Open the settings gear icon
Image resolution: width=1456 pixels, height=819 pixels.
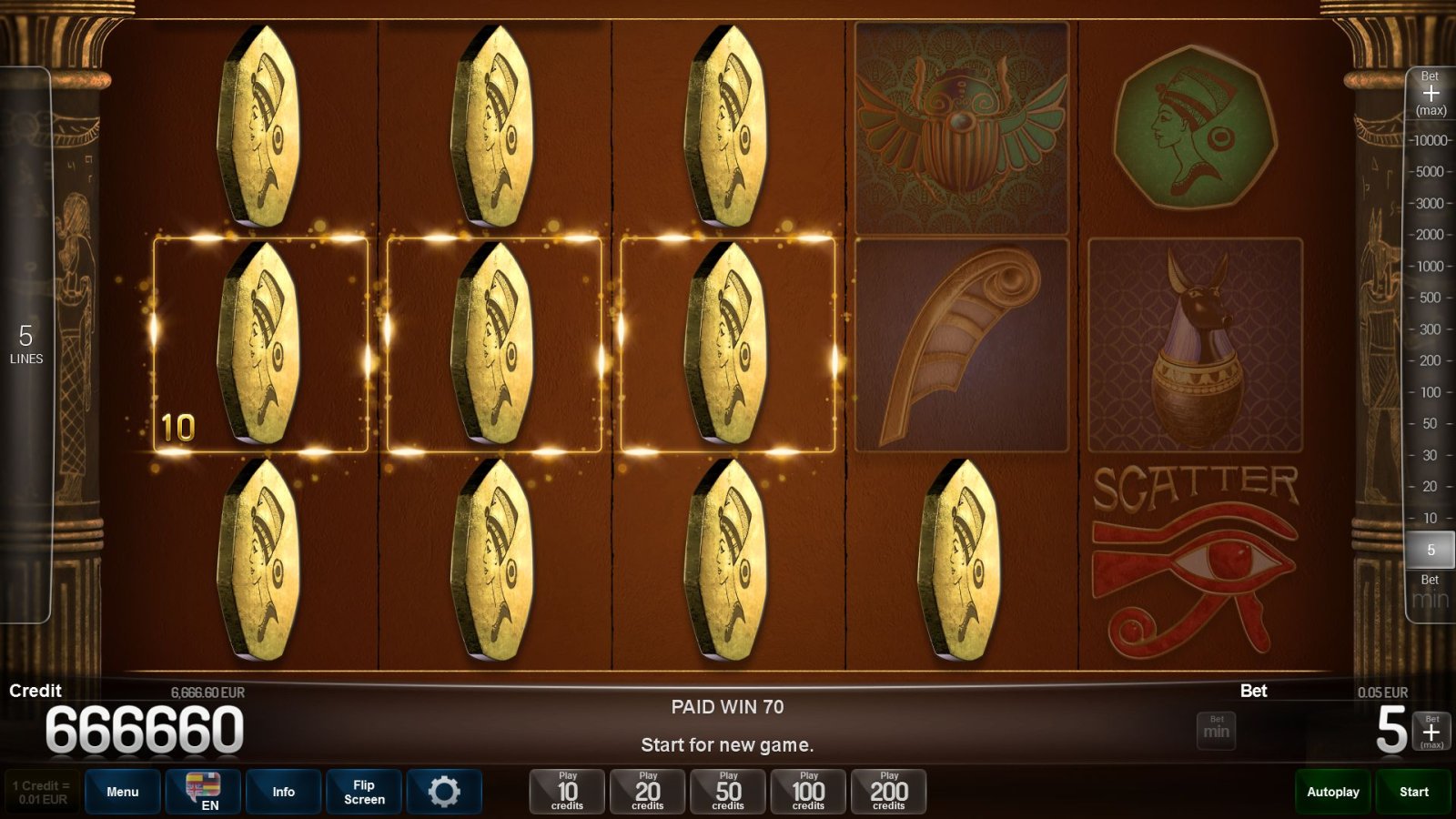click(x=444, y=791)
